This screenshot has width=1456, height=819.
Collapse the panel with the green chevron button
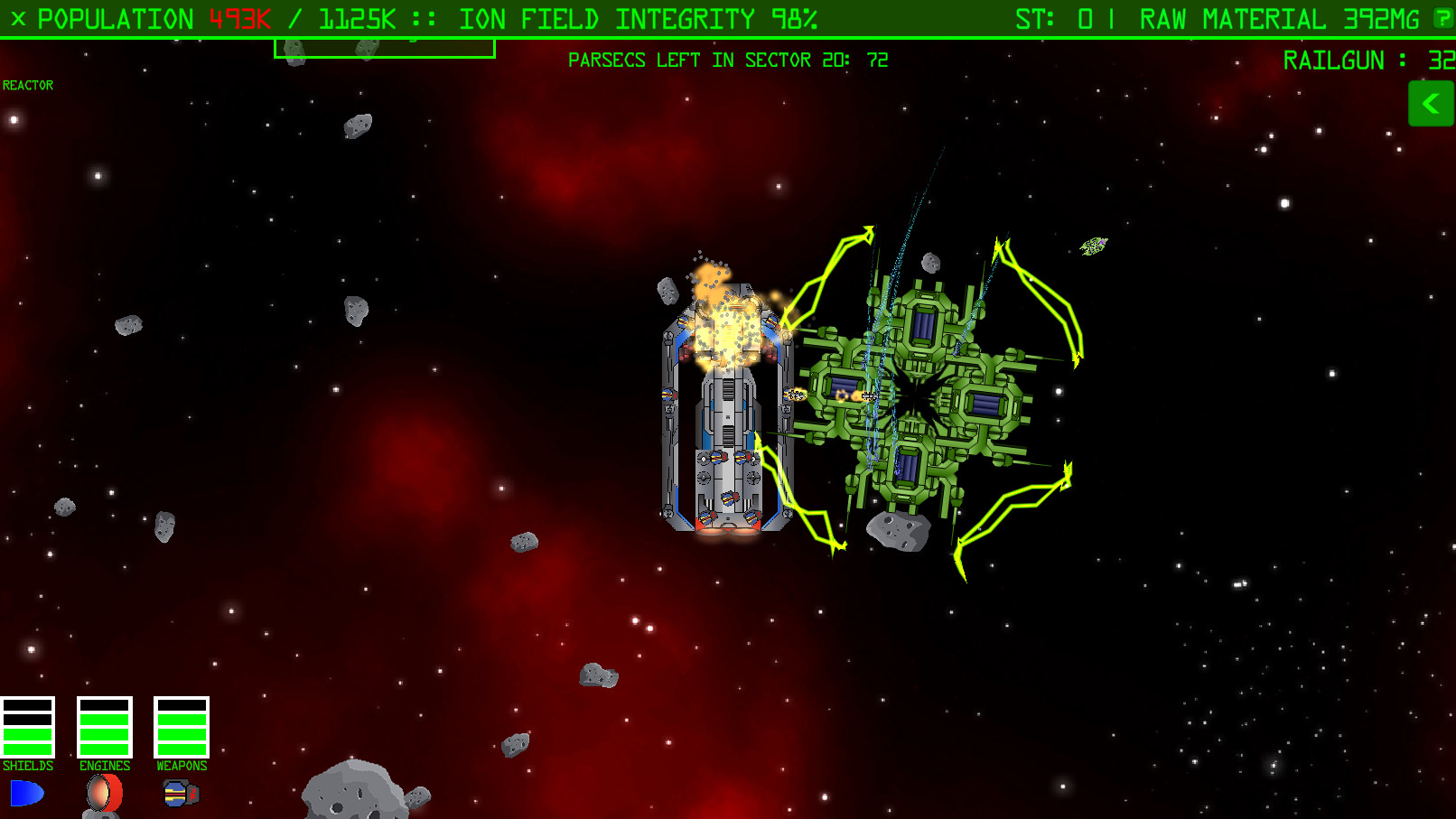pos(1431,103)
